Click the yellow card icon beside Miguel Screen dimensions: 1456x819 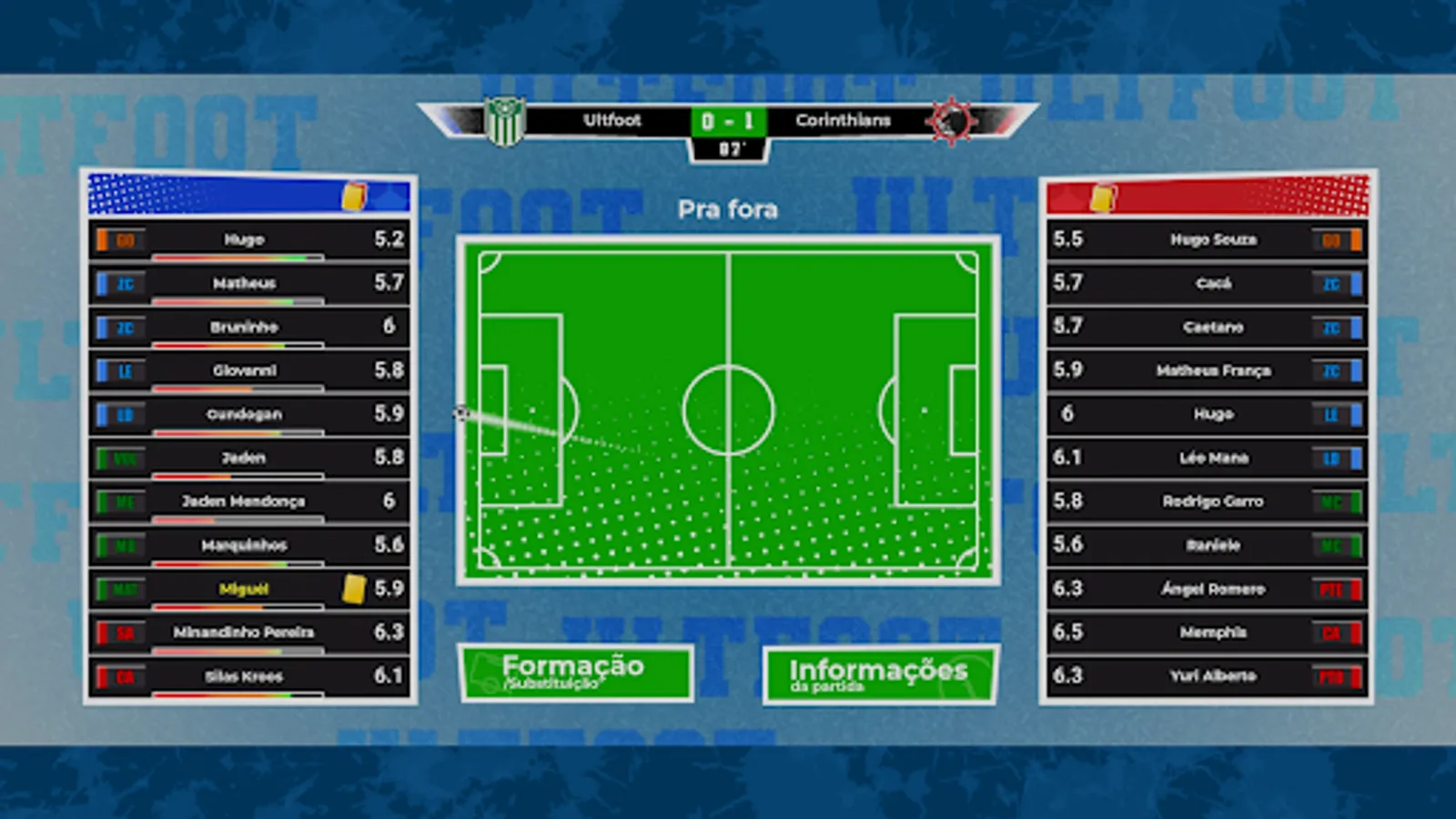click(356, 589)
